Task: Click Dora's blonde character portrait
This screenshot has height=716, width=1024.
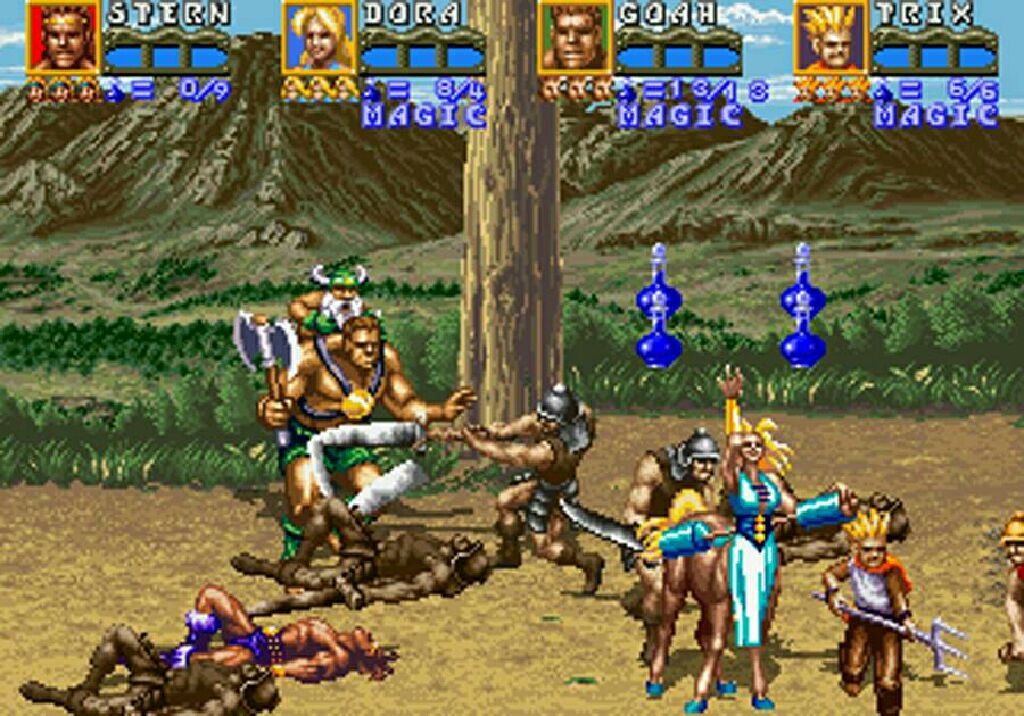Action: pos(319,37)
